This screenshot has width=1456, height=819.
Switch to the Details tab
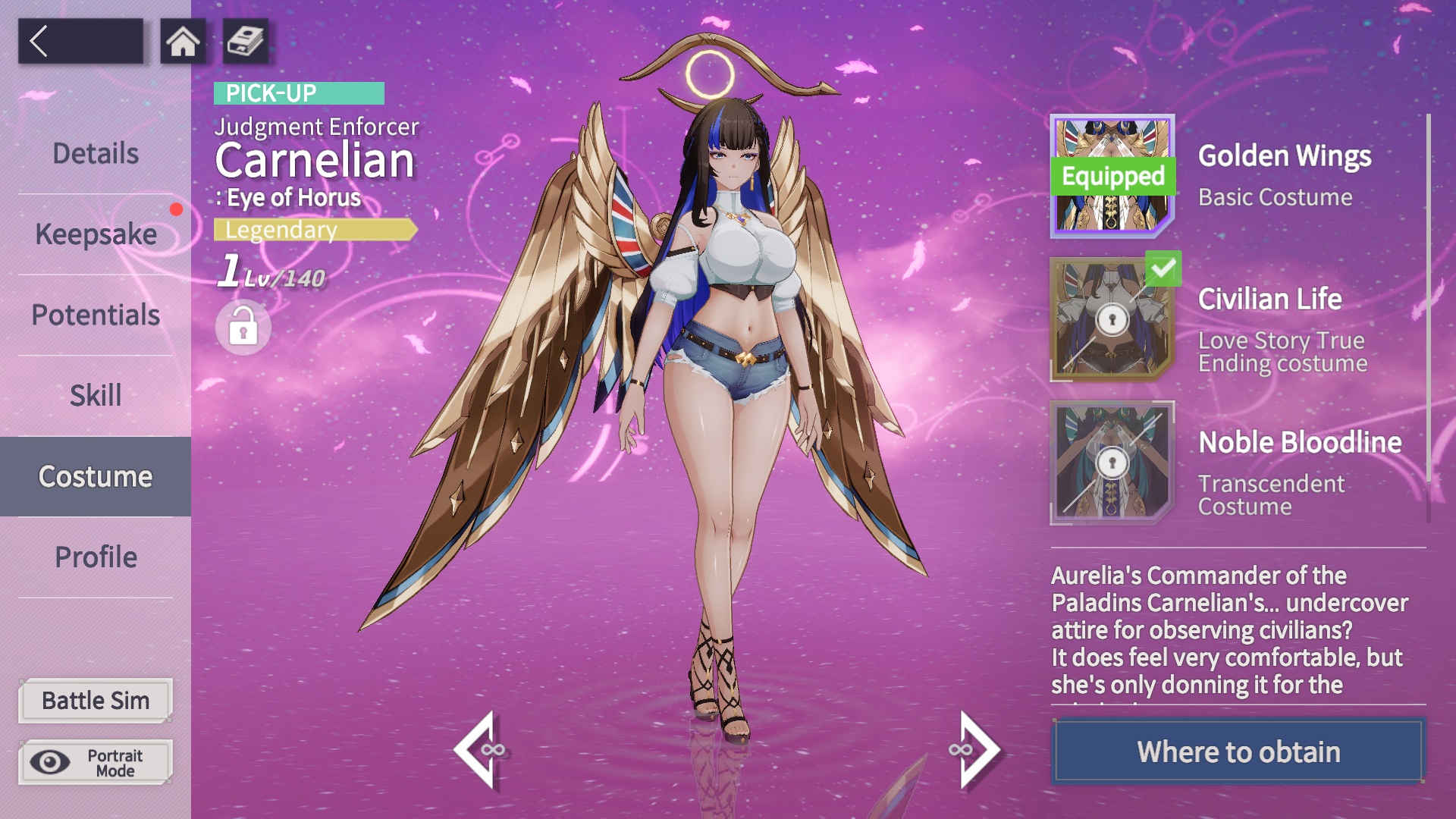pyautogui.click(x=96, y=154)
